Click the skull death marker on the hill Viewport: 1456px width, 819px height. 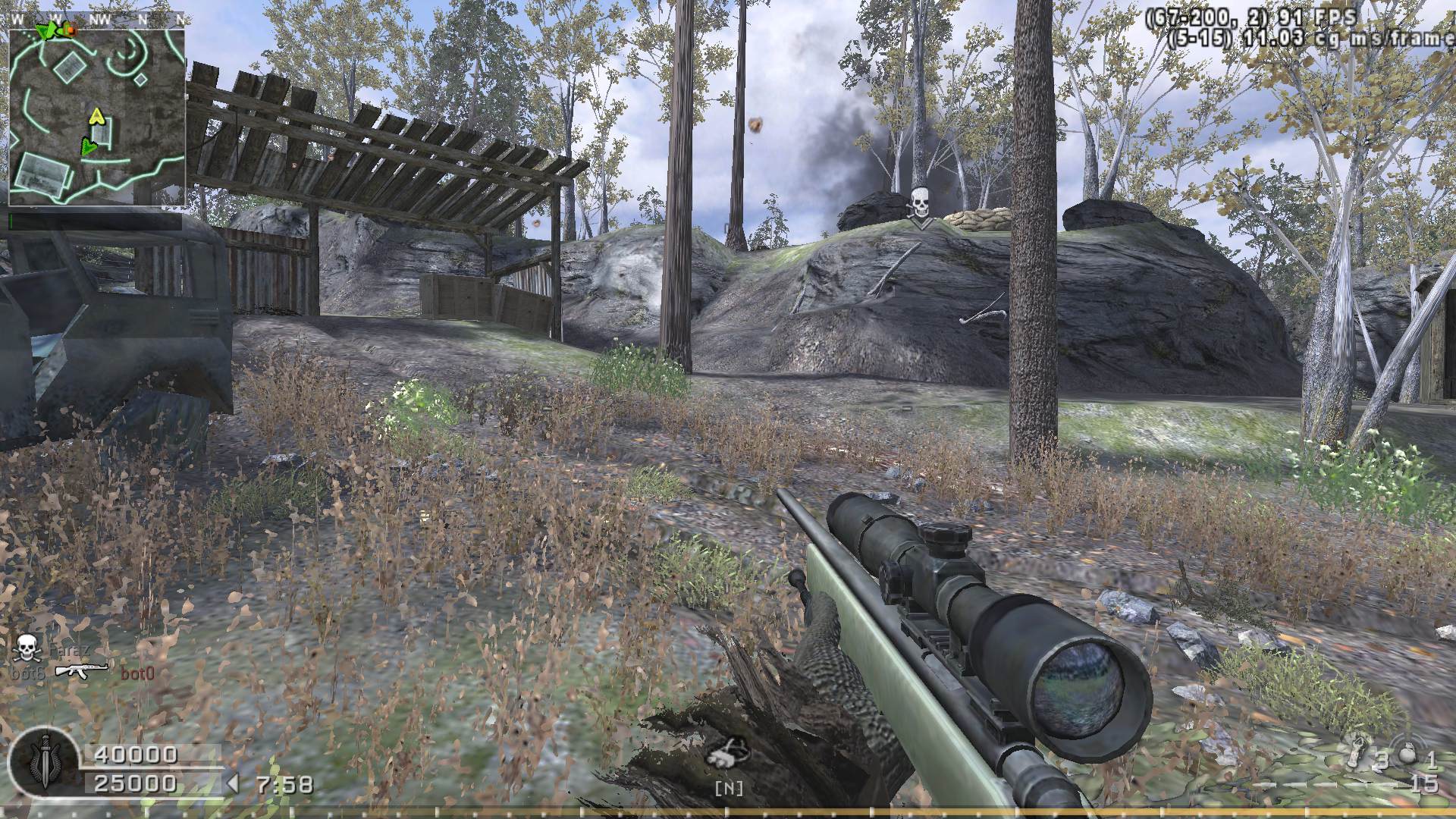[x=919, y=203]
